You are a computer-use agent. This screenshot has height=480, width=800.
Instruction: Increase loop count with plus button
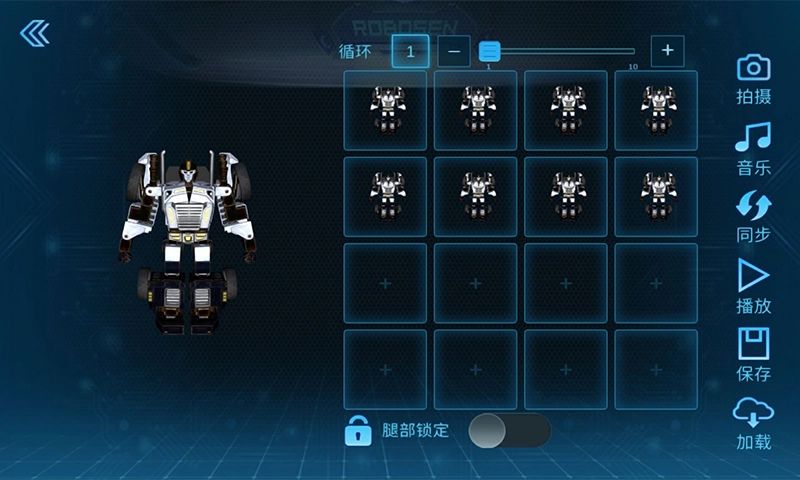click(x=667, y=51)
